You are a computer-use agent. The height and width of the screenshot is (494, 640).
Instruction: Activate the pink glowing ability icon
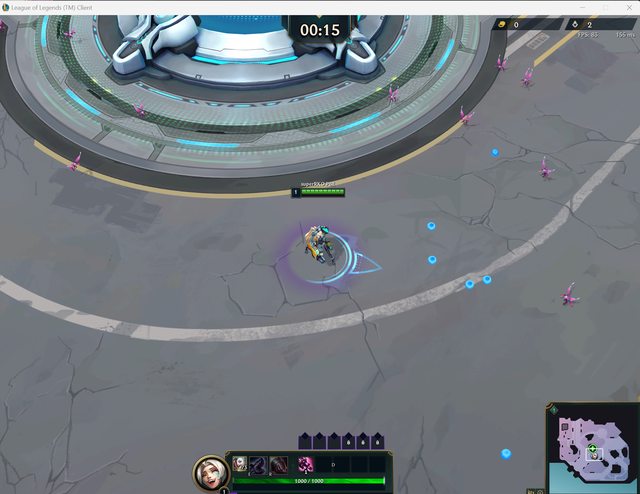click(306, 464)
